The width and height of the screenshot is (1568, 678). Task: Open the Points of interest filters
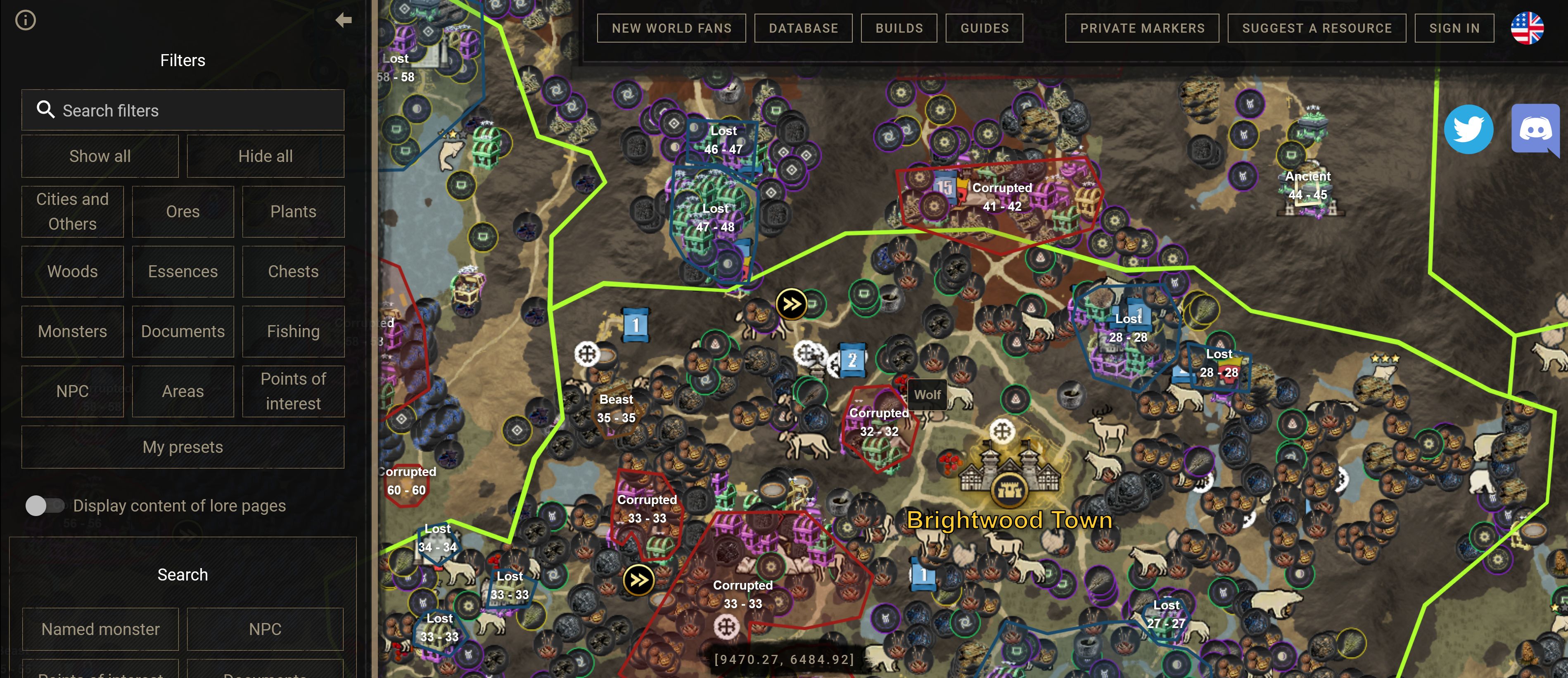coord(293,391)
